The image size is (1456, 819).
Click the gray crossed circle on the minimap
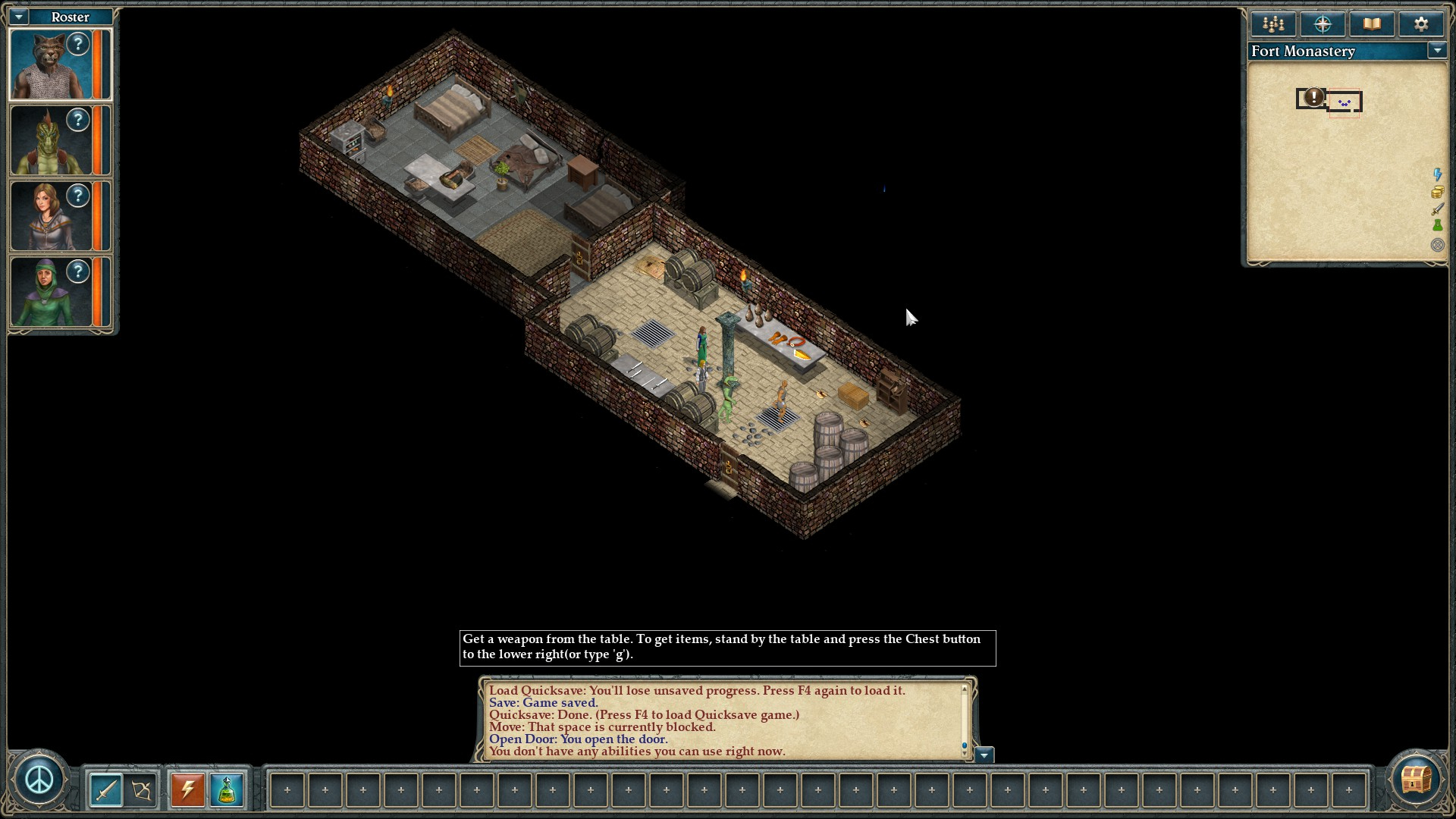1437,245
